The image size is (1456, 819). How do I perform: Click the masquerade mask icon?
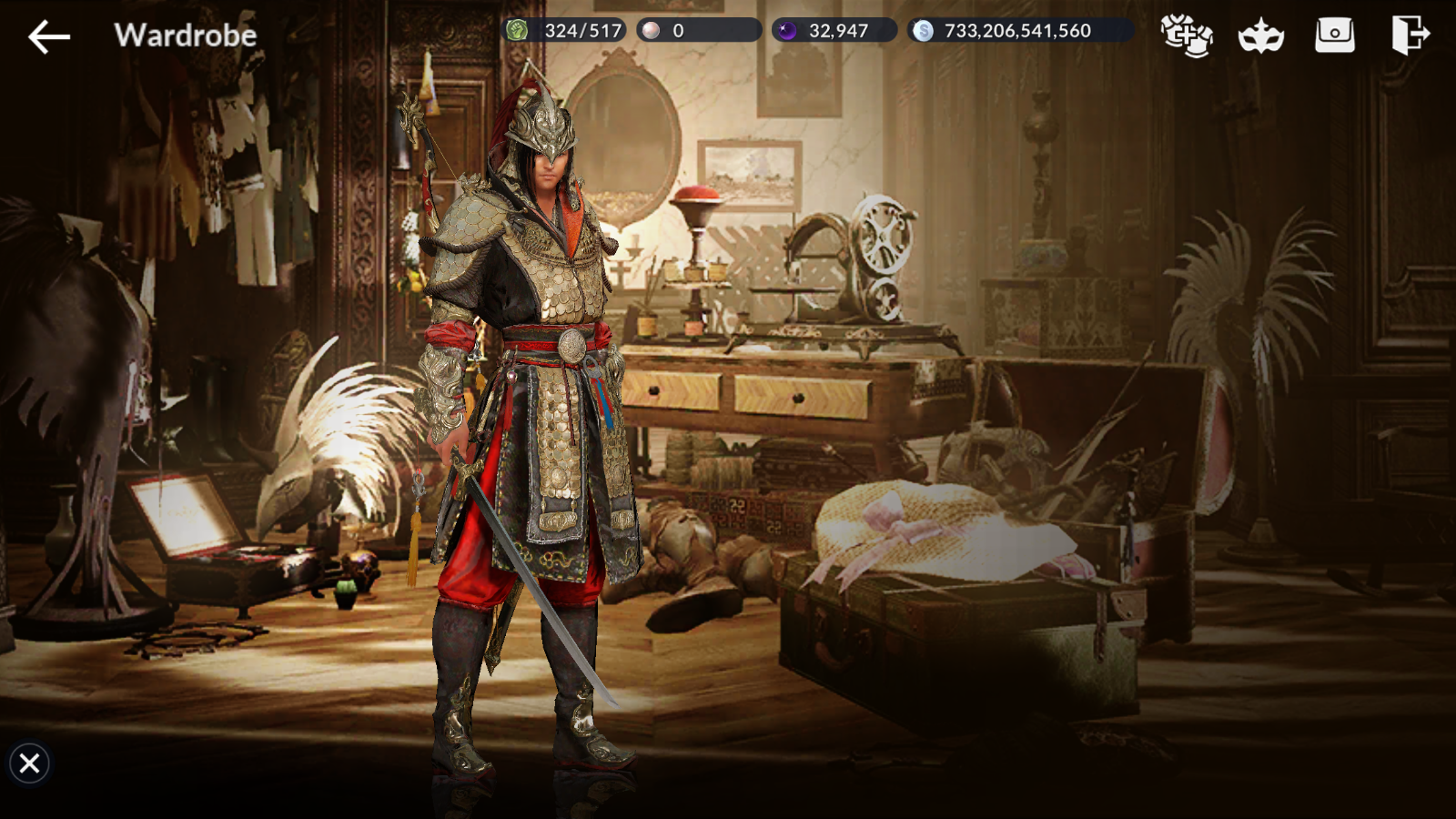point(1260,36)
